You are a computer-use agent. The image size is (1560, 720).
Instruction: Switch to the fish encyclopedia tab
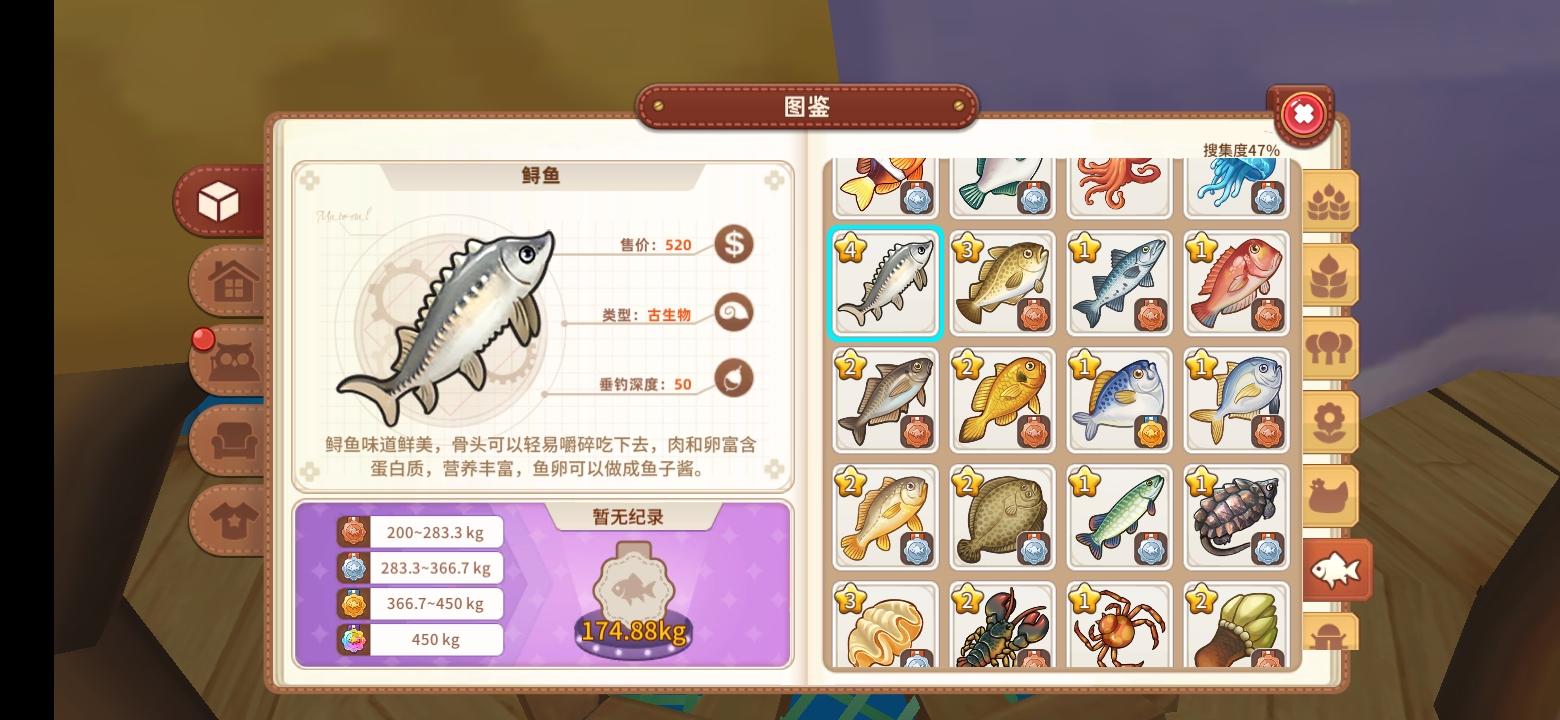(1337, 570)
